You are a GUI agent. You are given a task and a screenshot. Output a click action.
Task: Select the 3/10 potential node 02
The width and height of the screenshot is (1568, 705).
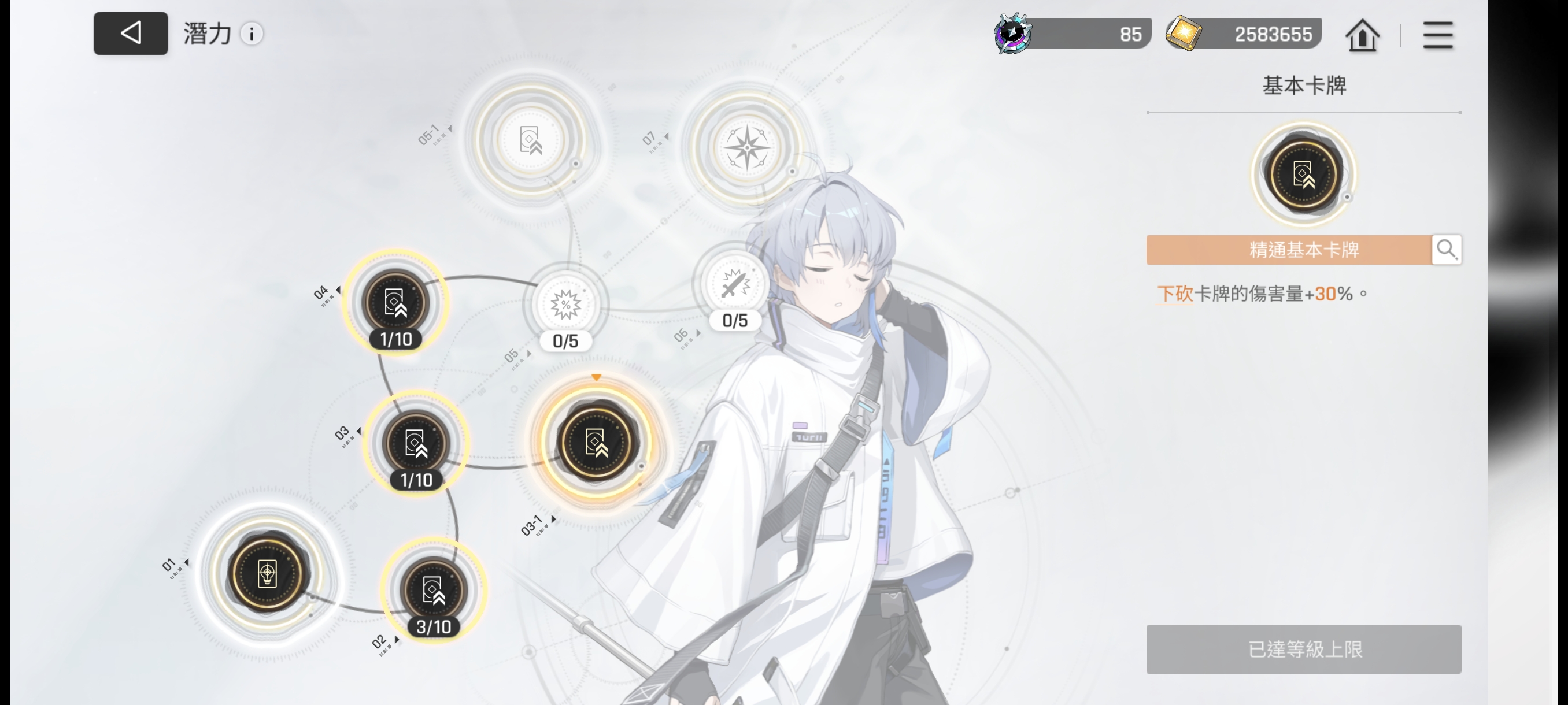pyautogui.click(x=434, y=590)
